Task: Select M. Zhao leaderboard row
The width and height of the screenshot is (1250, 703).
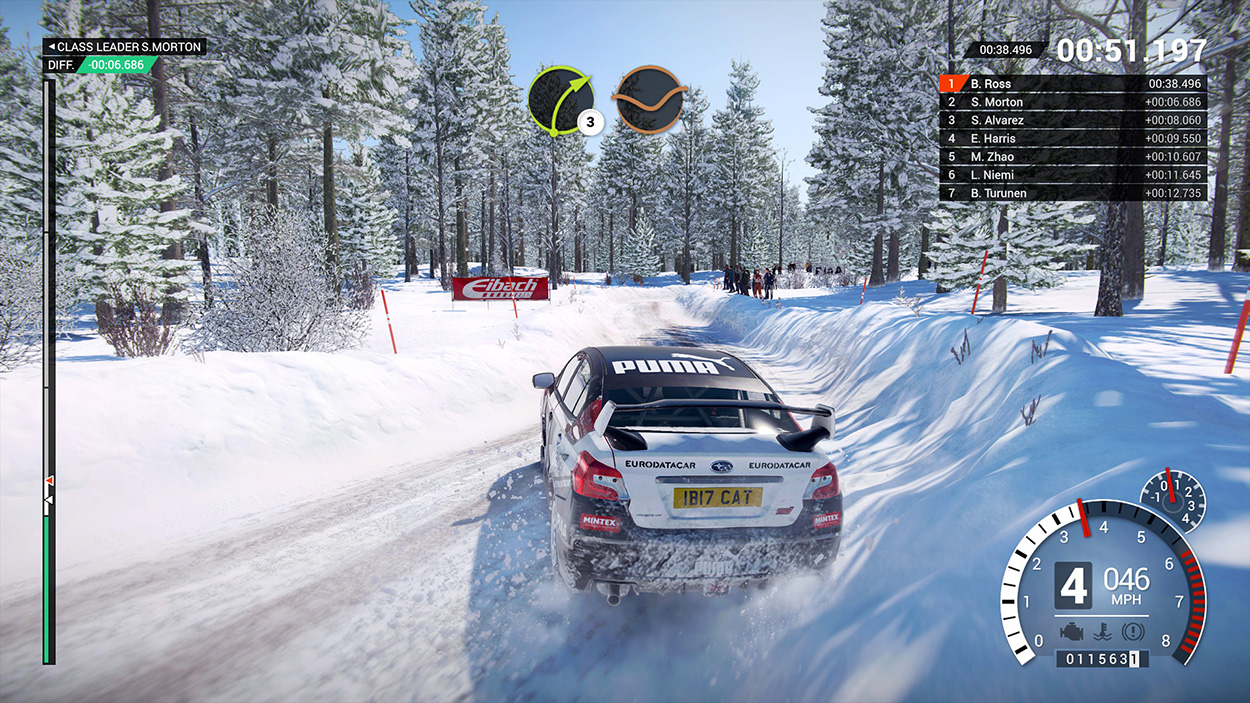Action: tap(1072, 156)
